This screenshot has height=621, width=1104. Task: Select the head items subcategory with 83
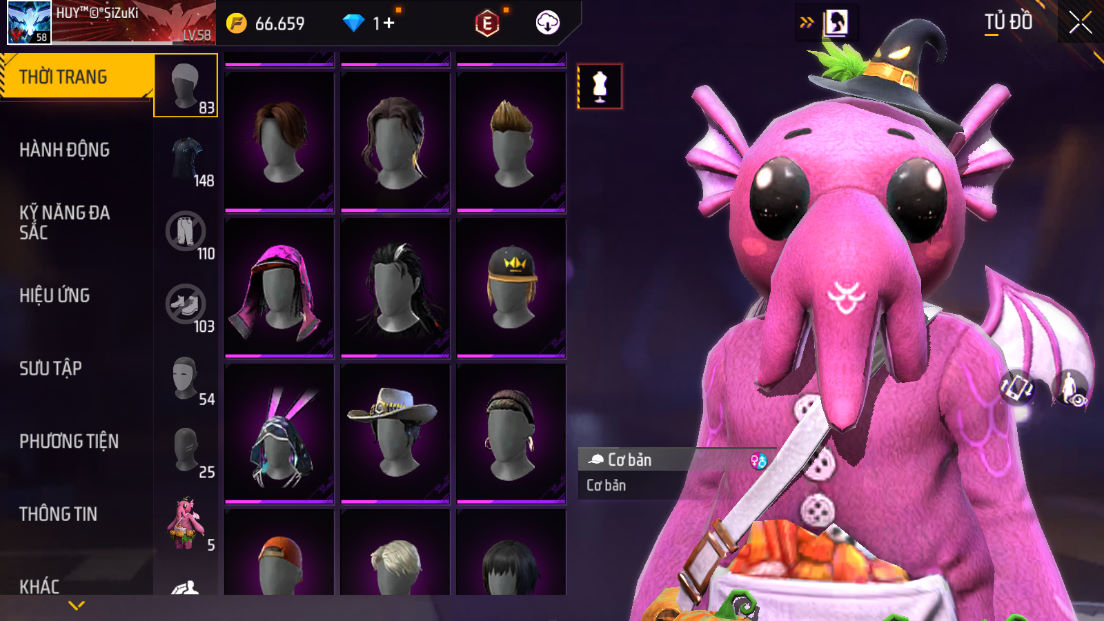pyautogui.click(x=185, y=86)
